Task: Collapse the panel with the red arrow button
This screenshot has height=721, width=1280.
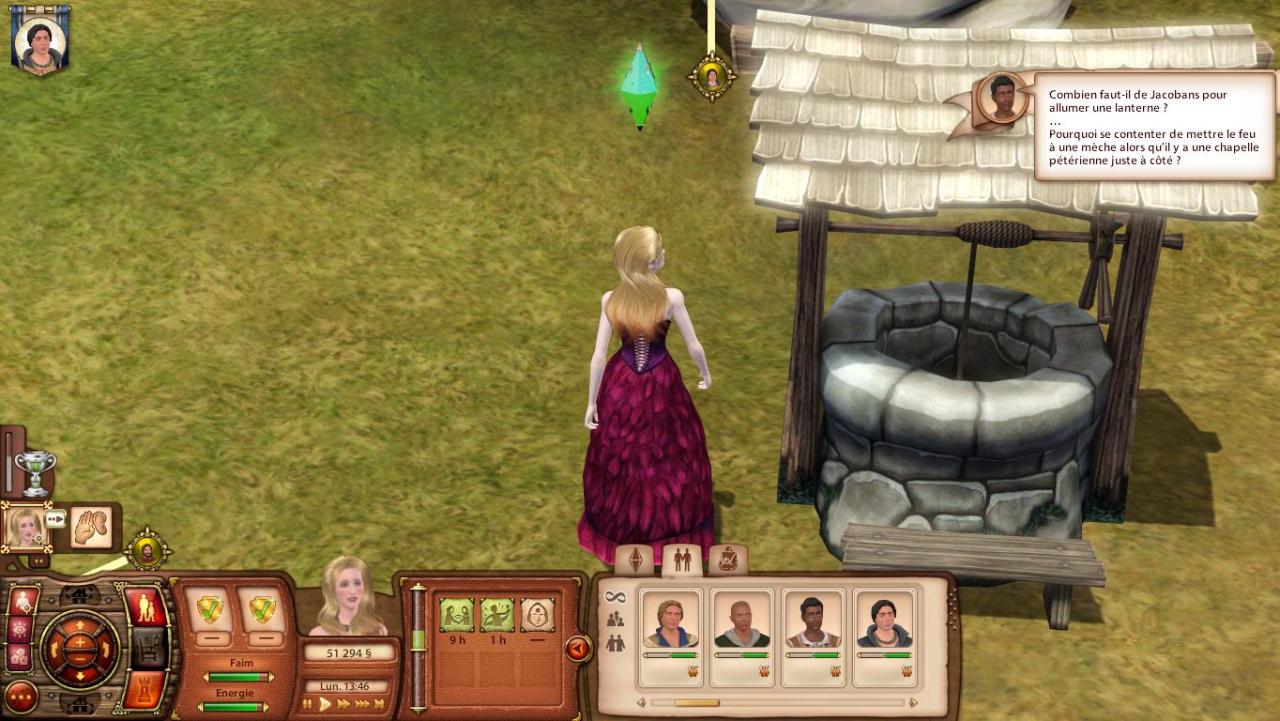Action: pos(577,649)
